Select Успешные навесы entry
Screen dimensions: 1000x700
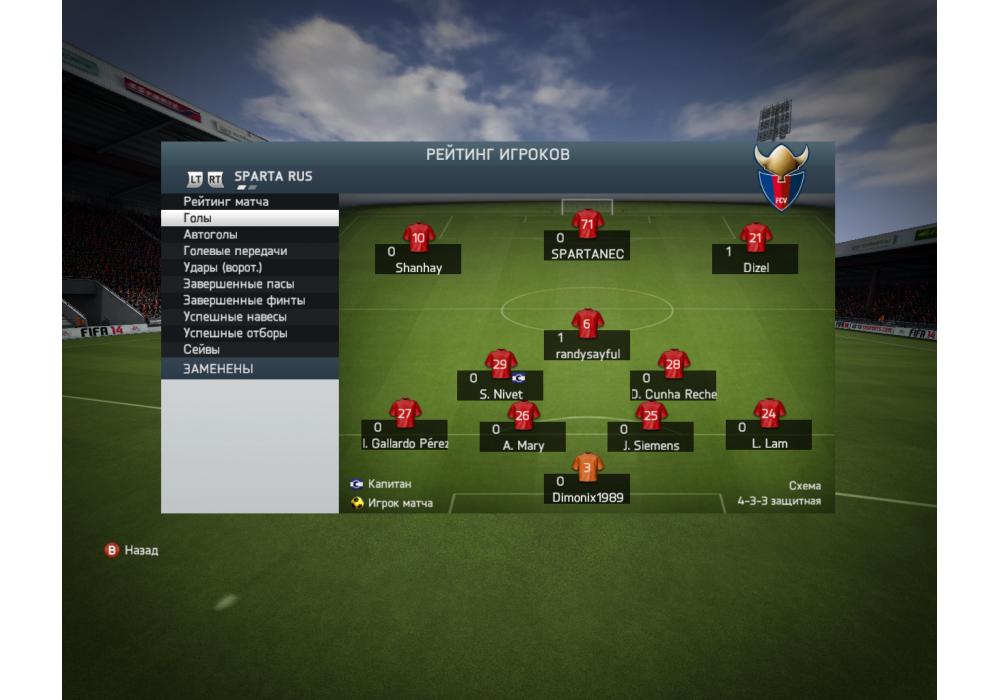(x=250, y=317)
